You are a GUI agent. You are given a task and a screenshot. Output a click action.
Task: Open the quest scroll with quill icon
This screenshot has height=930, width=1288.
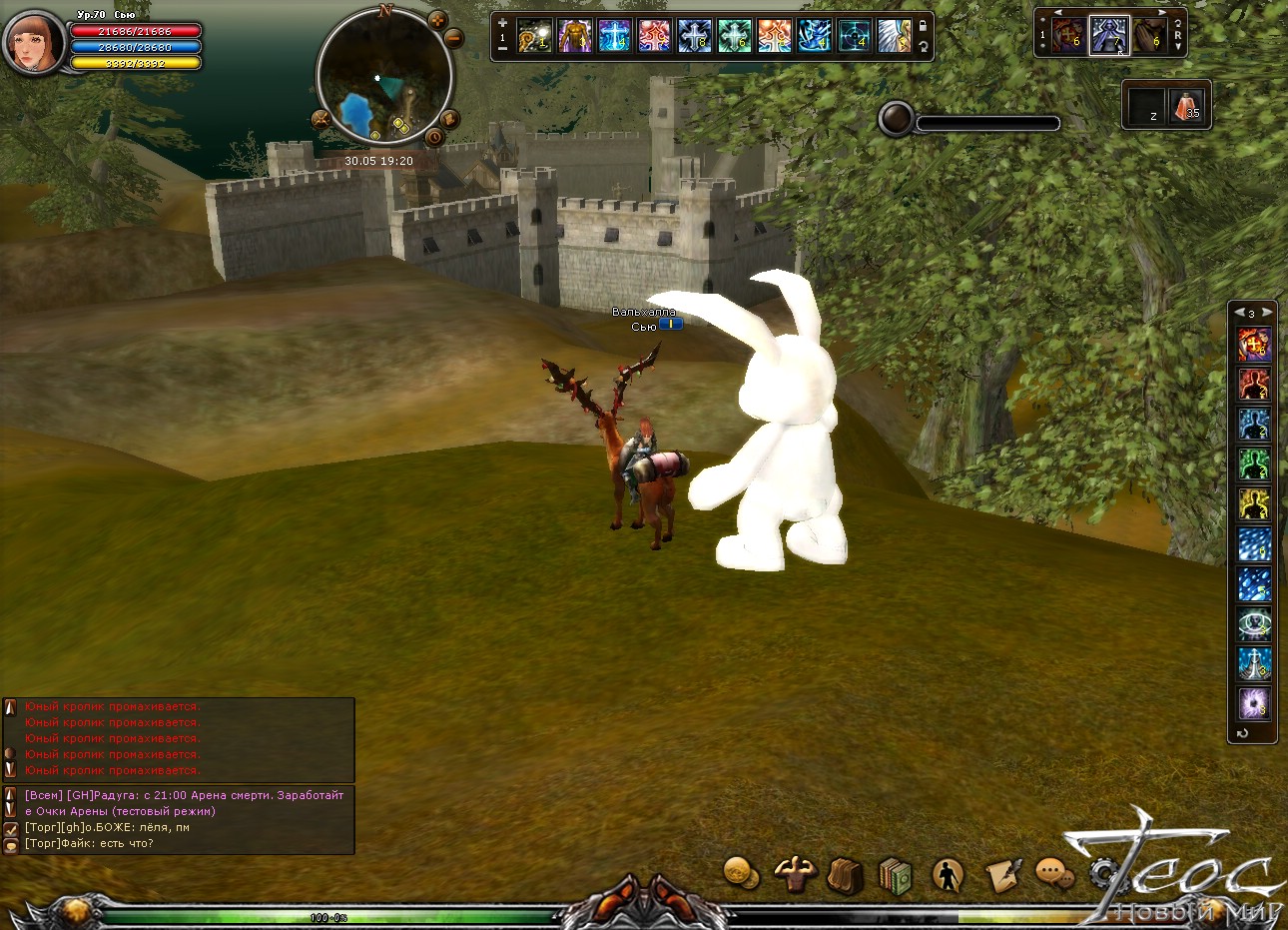1001,875
